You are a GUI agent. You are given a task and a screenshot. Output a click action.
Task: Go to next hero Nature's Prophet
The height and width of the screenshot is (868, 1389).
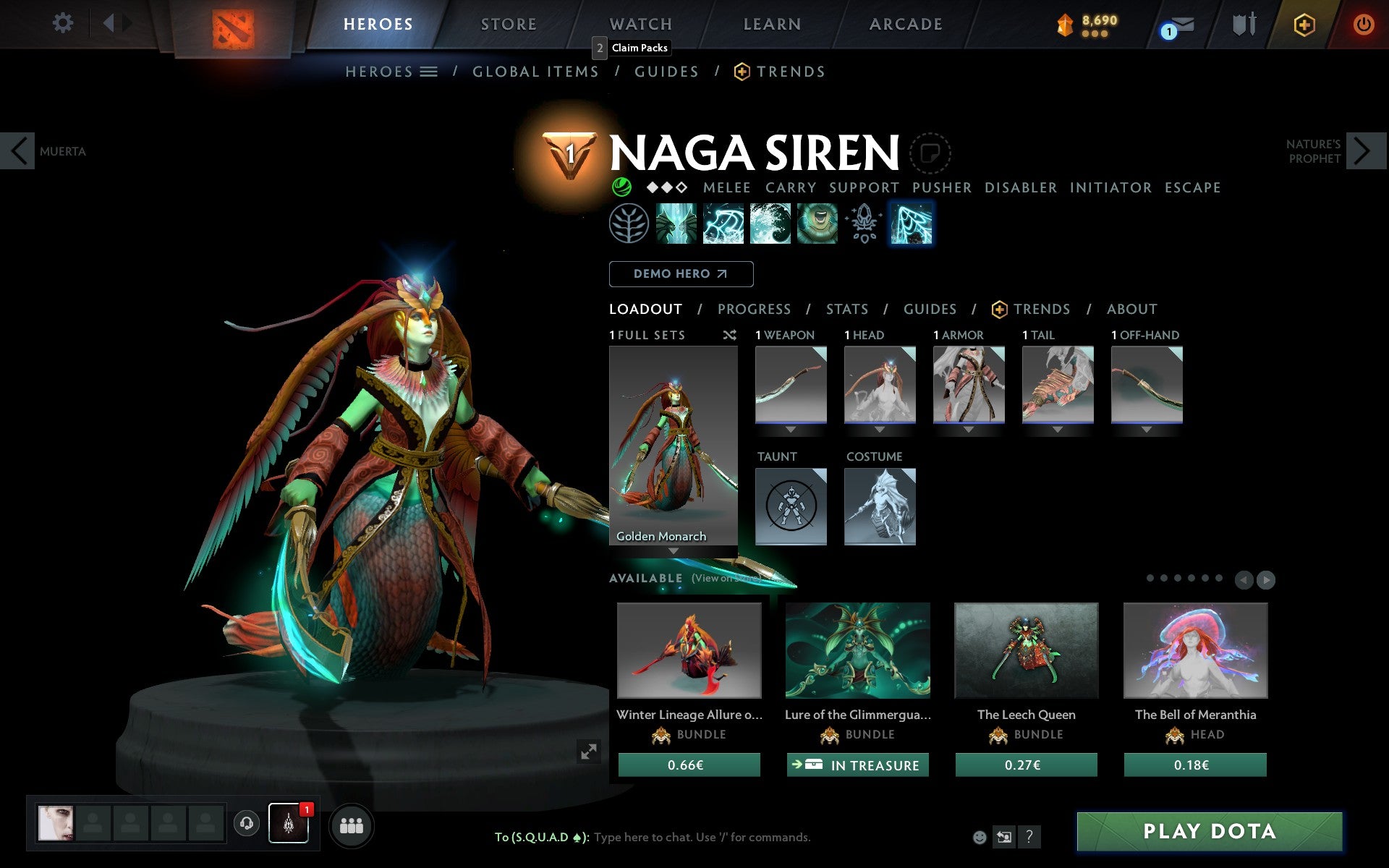[x=1365, y=151]
